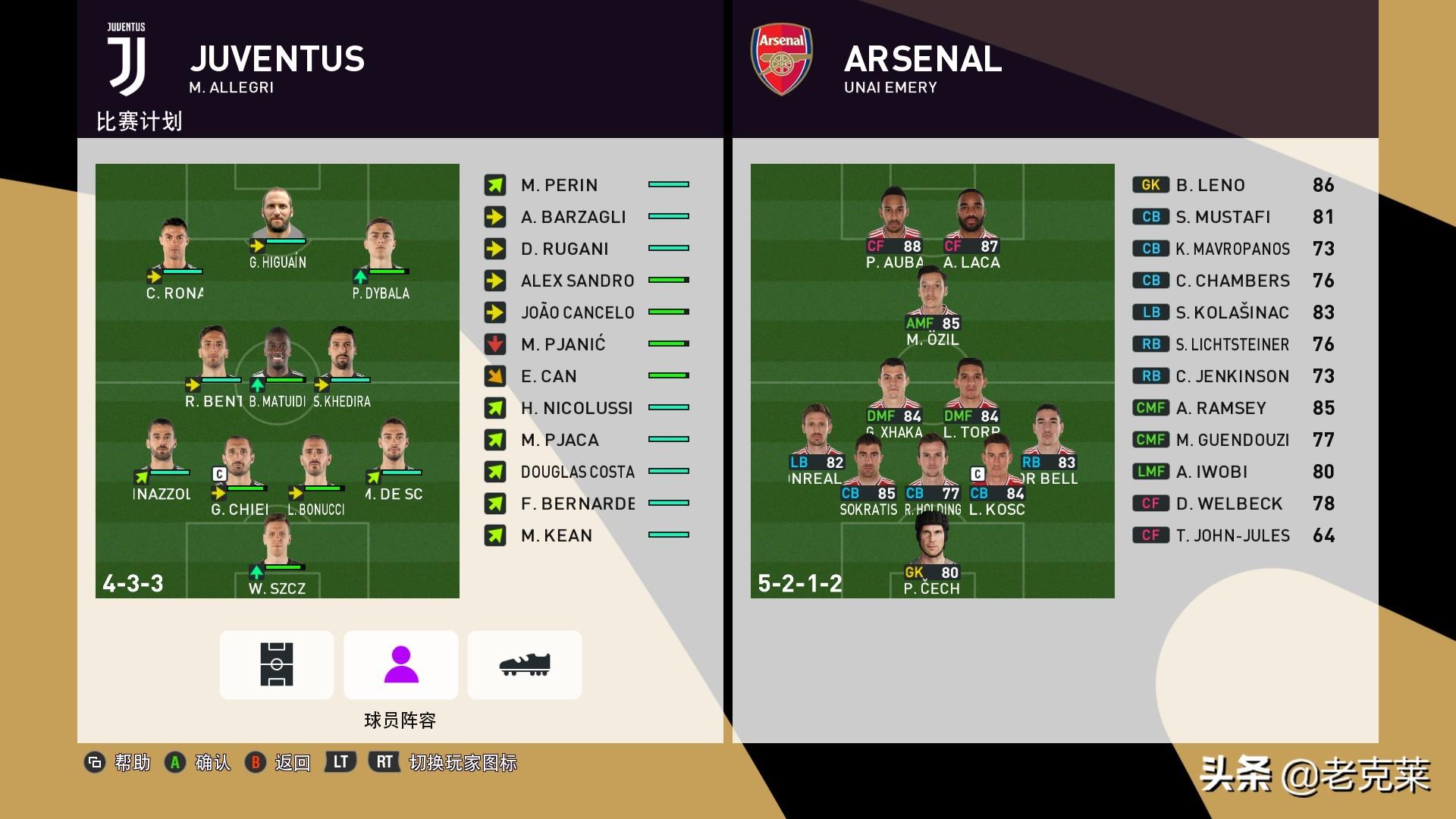This screenshot has height=819, width=1456.
Task: Select T. John-Jules in Arsenal bench list
Action: coord(1232,535)
